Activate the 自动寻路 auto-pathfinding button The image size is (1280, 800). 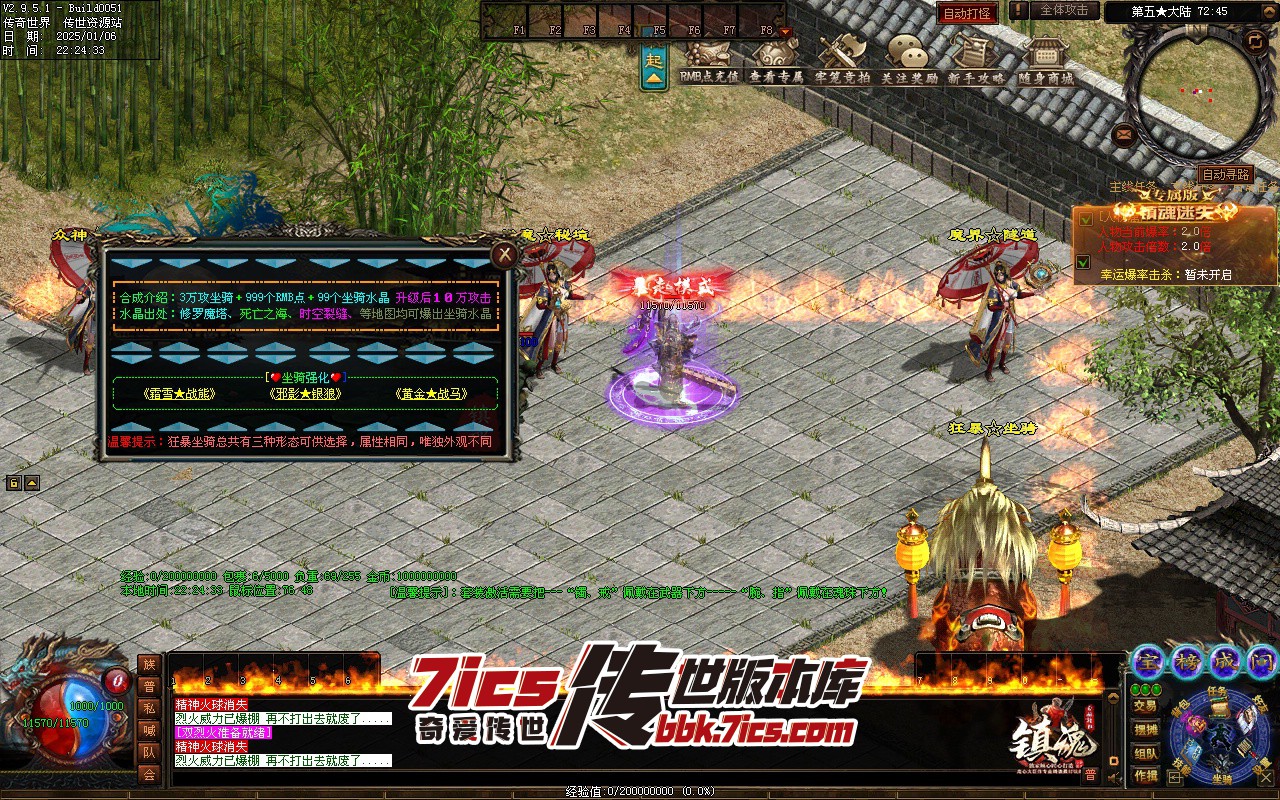coord(1225,175)
